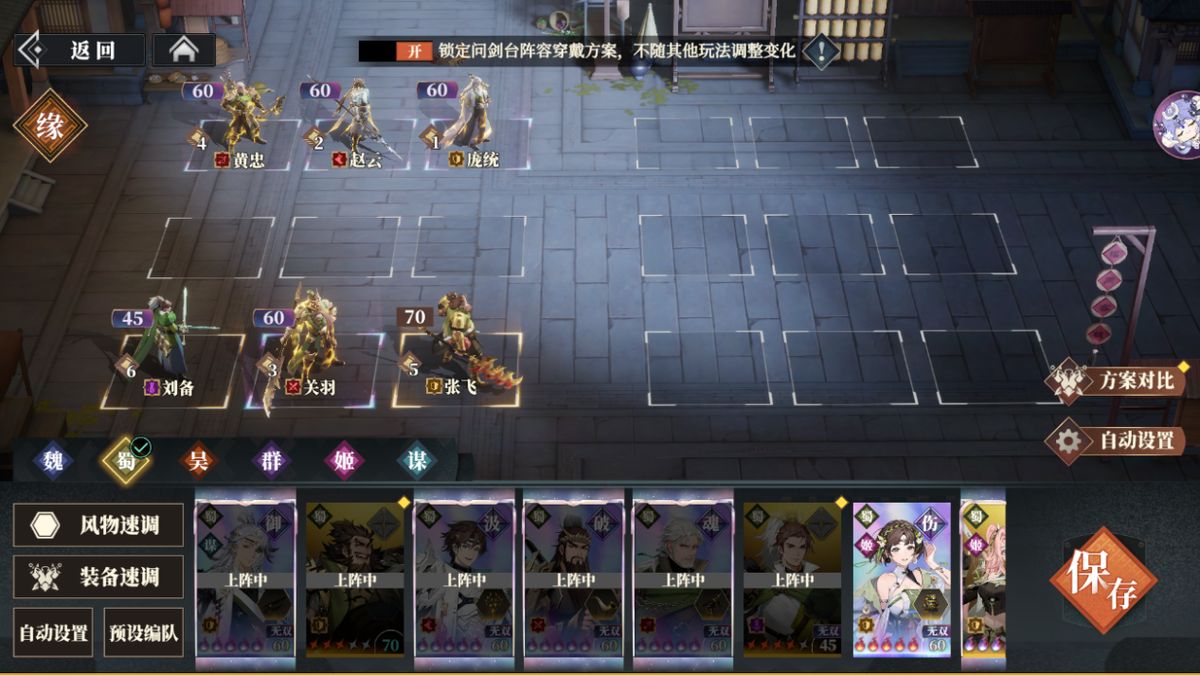This screenshot has height=675, width=1200.
Task: Choose the 姬 category tab
Action: (343, 461)
